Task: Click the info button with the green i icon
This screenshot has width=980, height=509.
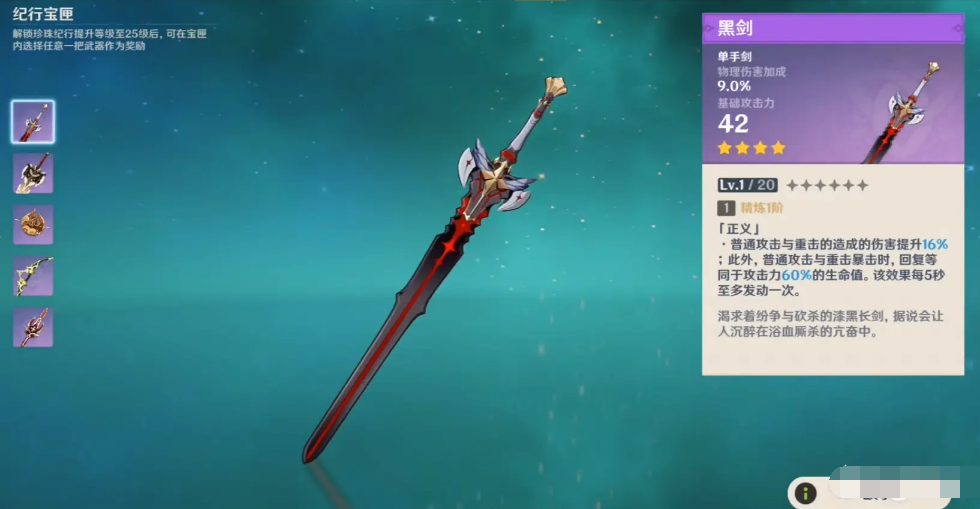Action: click(x=806, y=493)
